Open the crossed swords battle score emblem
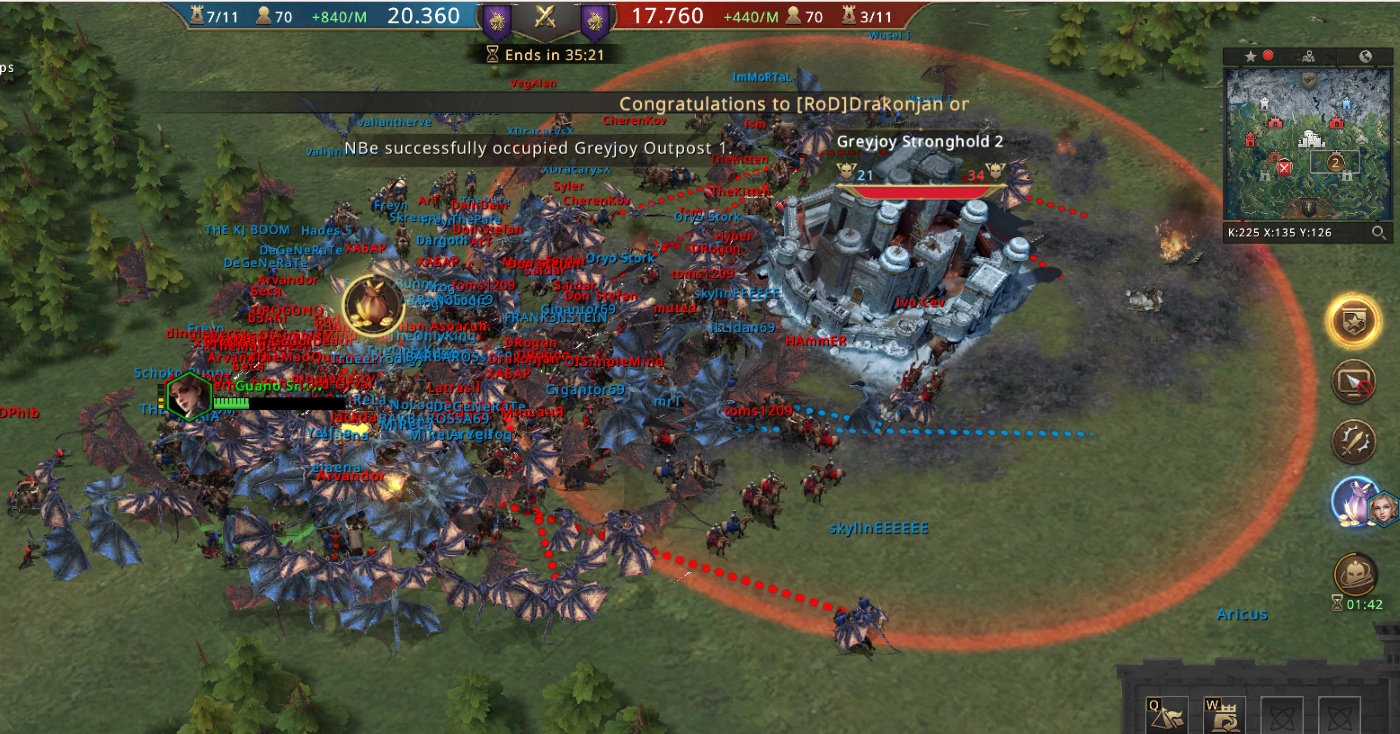 click(545, 16)
